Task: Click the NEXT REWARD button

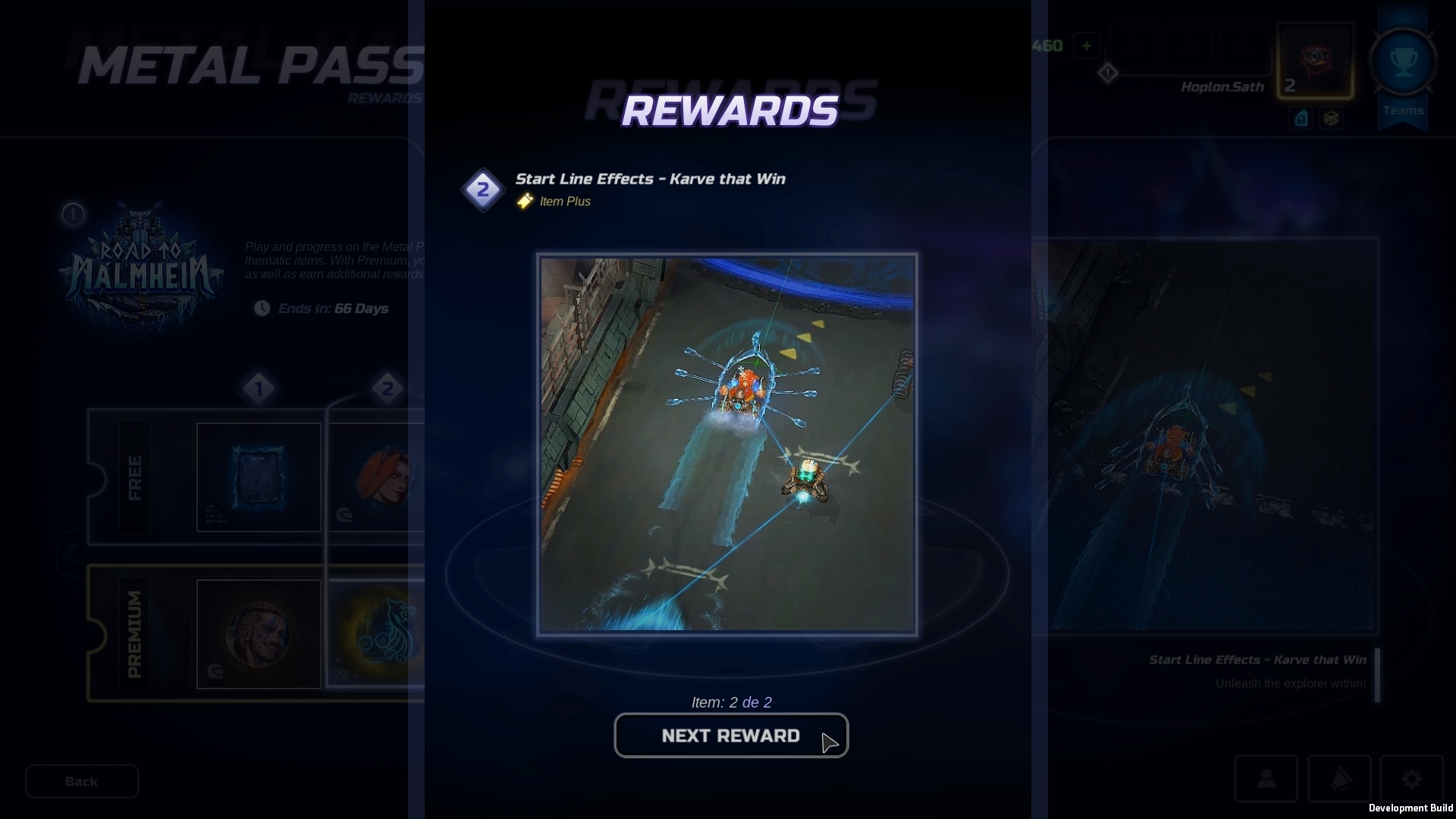Action: point(730,735)
